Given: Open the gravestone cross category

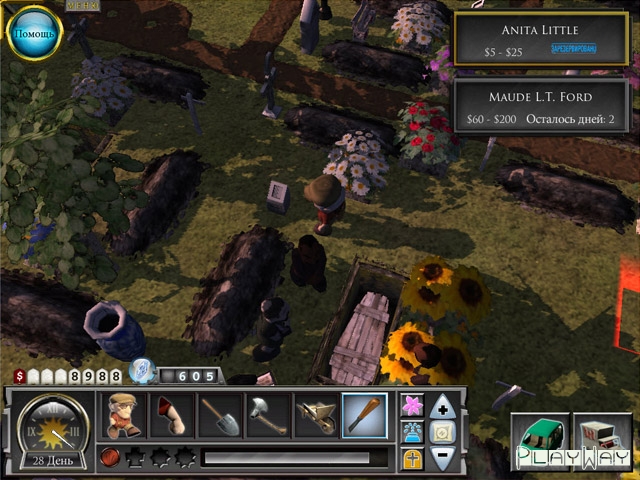Looking at the screenshot, I should pos(411,459).
